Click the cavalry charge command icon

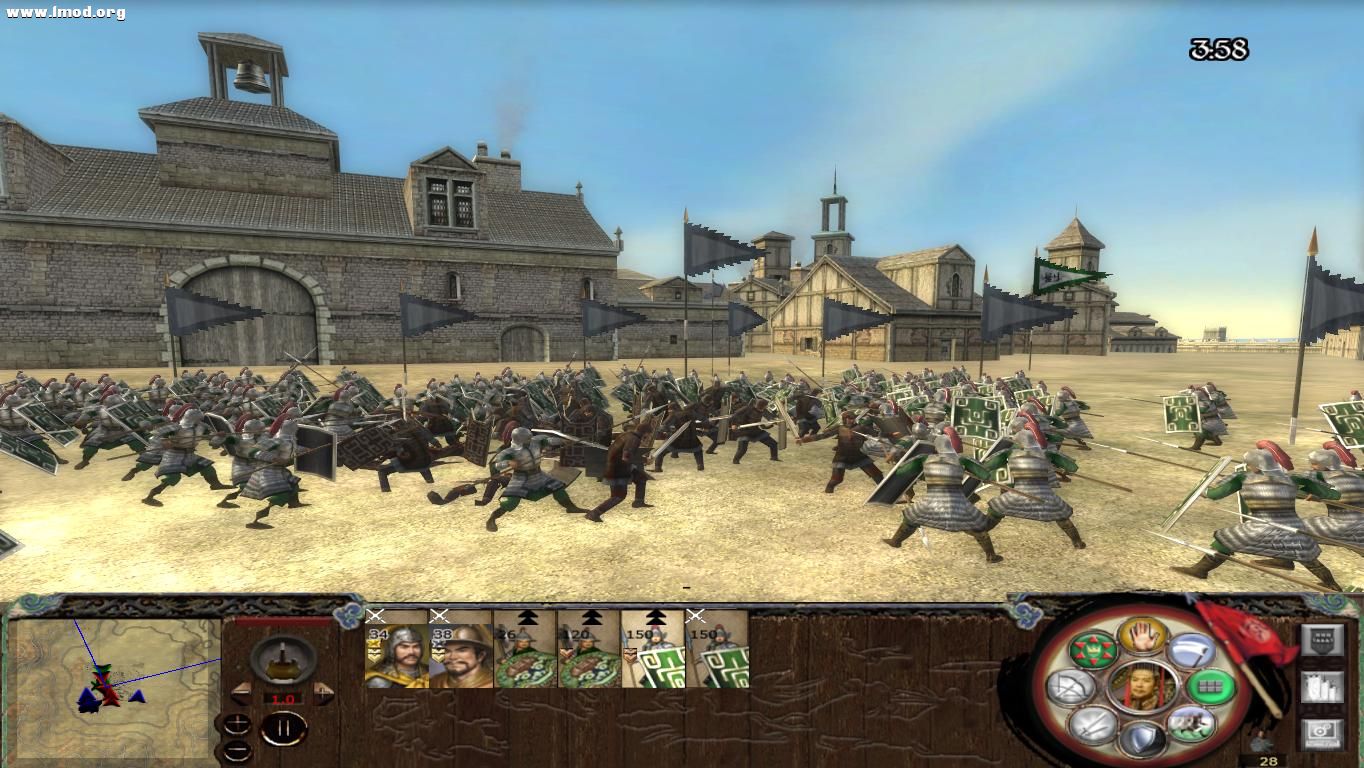pyautogui.click(x=1193, y=723)
